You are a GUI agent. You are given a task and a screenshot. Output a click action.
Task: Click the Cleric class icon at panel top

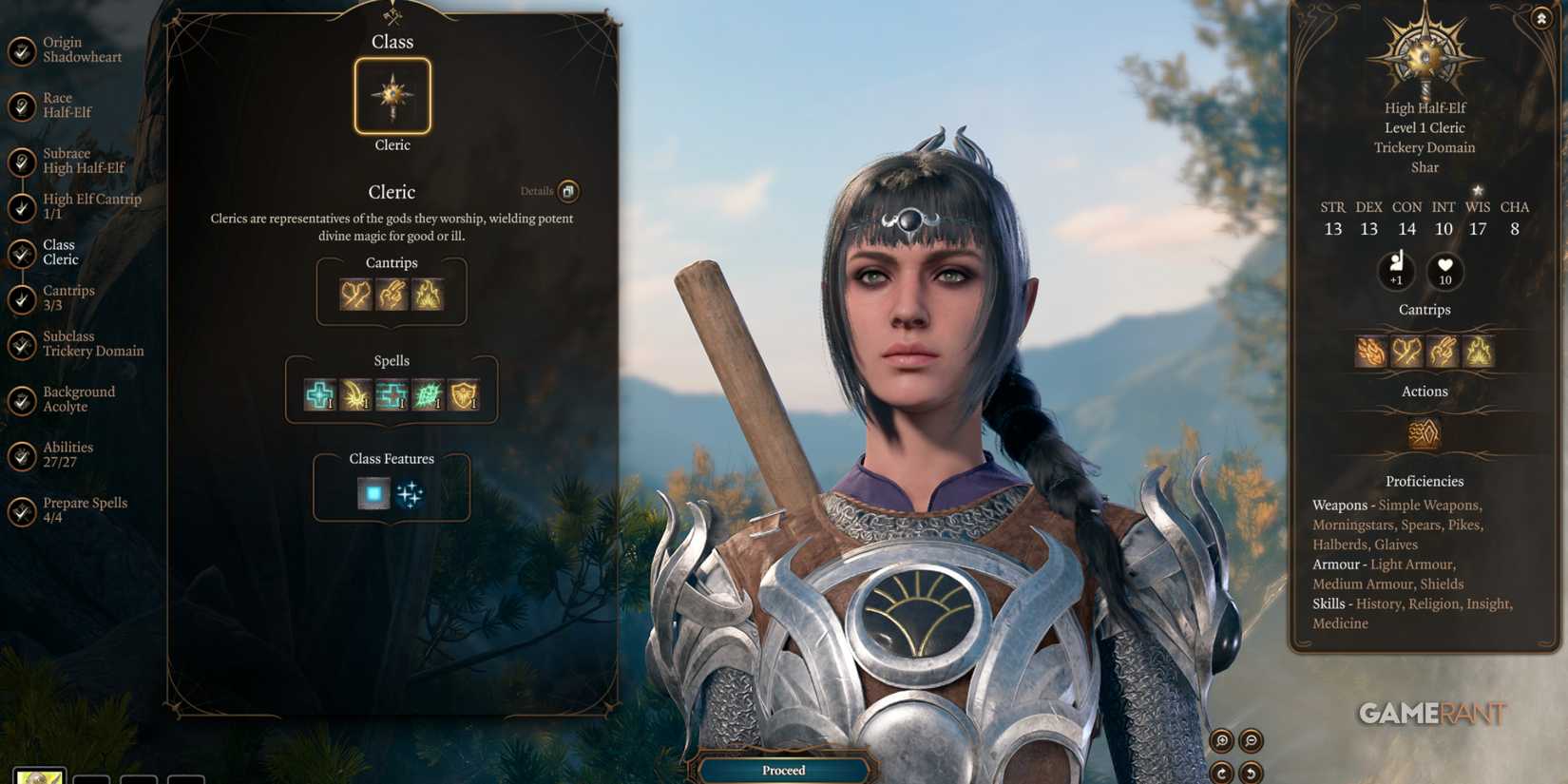[392, 93]
